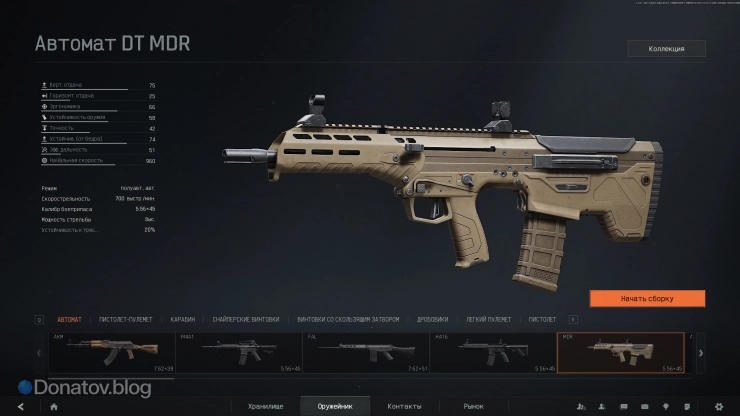Open settings via the gear icon

(718, 406)
